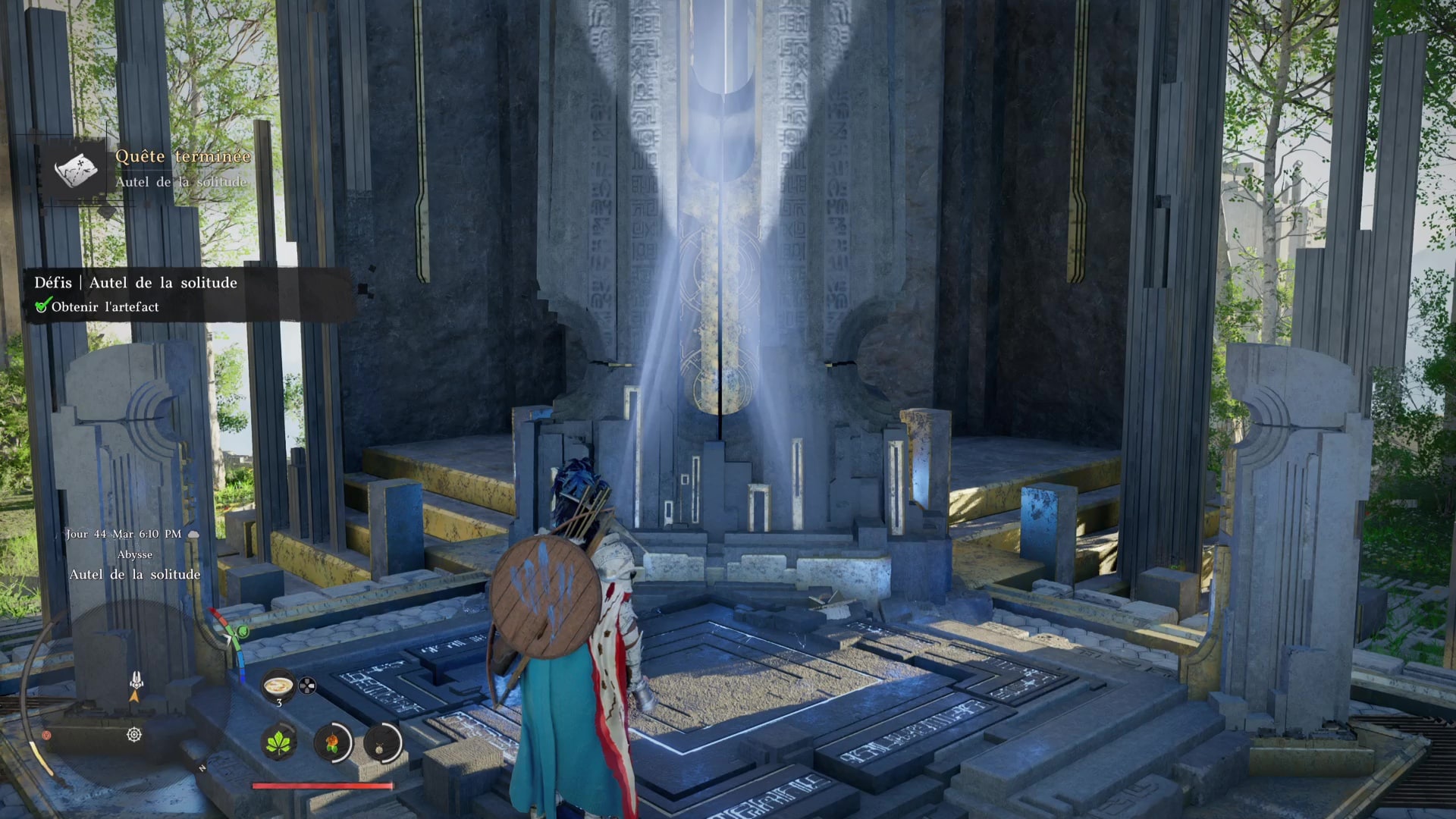Activate the green leaf ability icon
Screen dimensions: 1456x819
click(278, 741)
